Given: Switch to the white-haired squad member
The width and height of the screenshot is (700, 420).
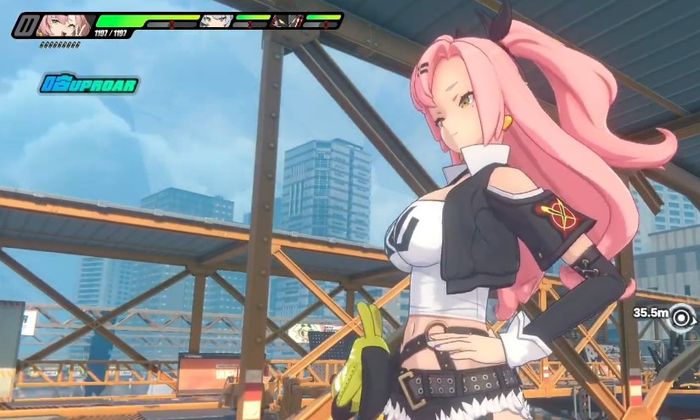Looking at the screenshot, I should click(x=214, y=21).
